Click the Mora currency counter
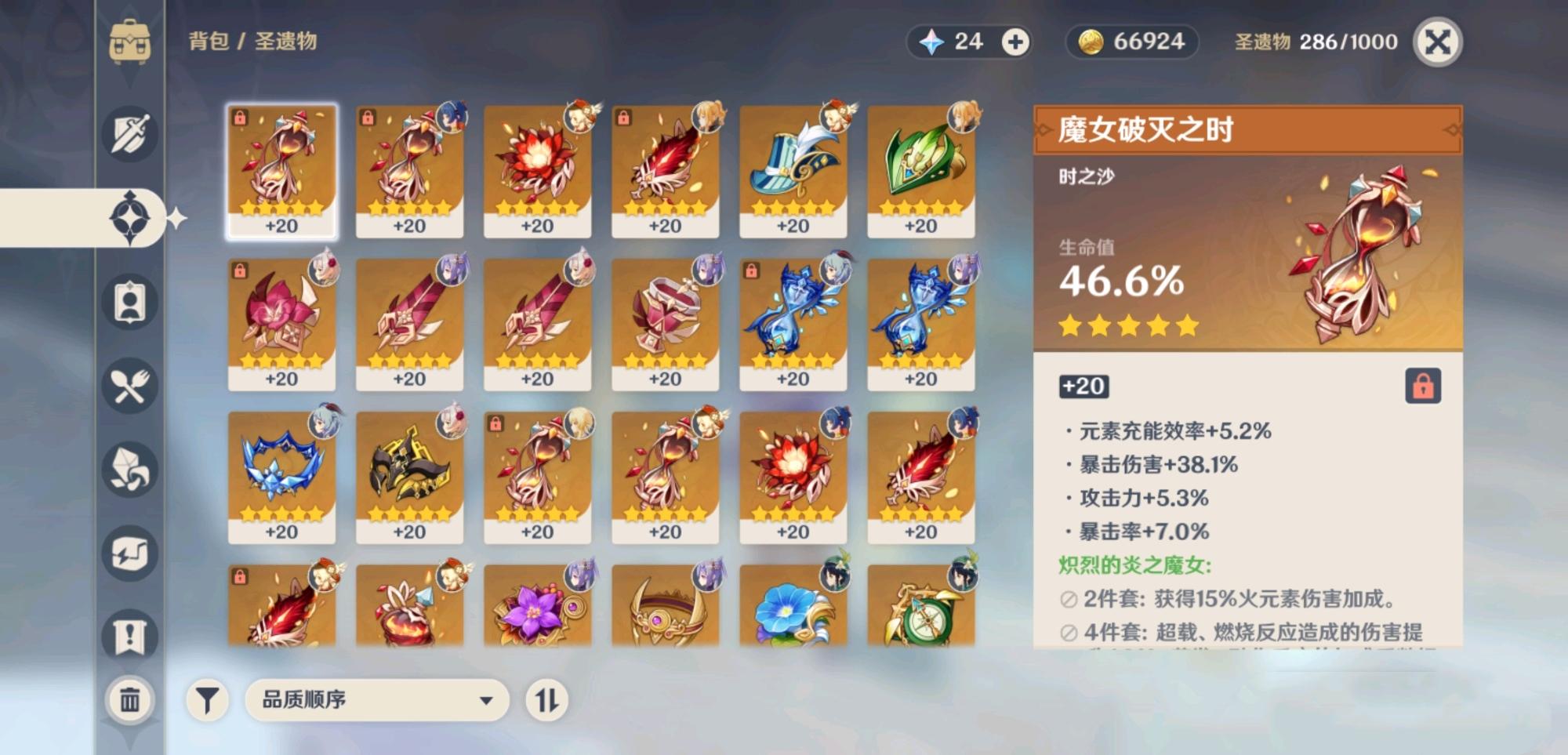1568x755 pixels. (1131, 42)
